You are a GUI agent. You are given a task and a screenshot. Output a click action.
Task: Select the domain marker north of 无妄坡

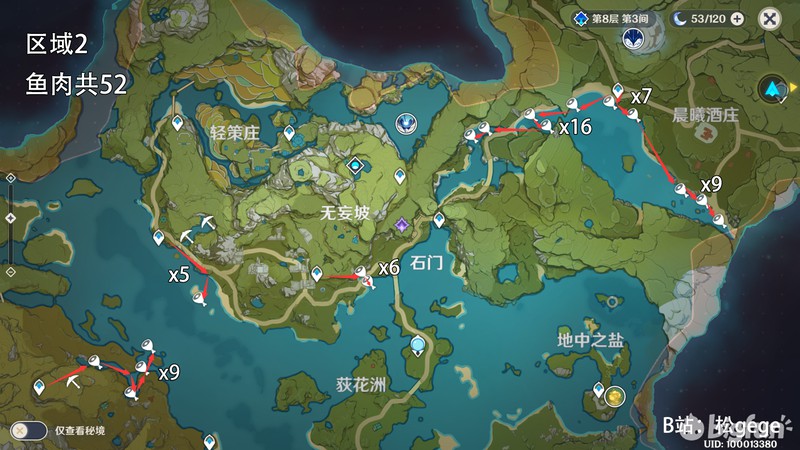[354, 165]
